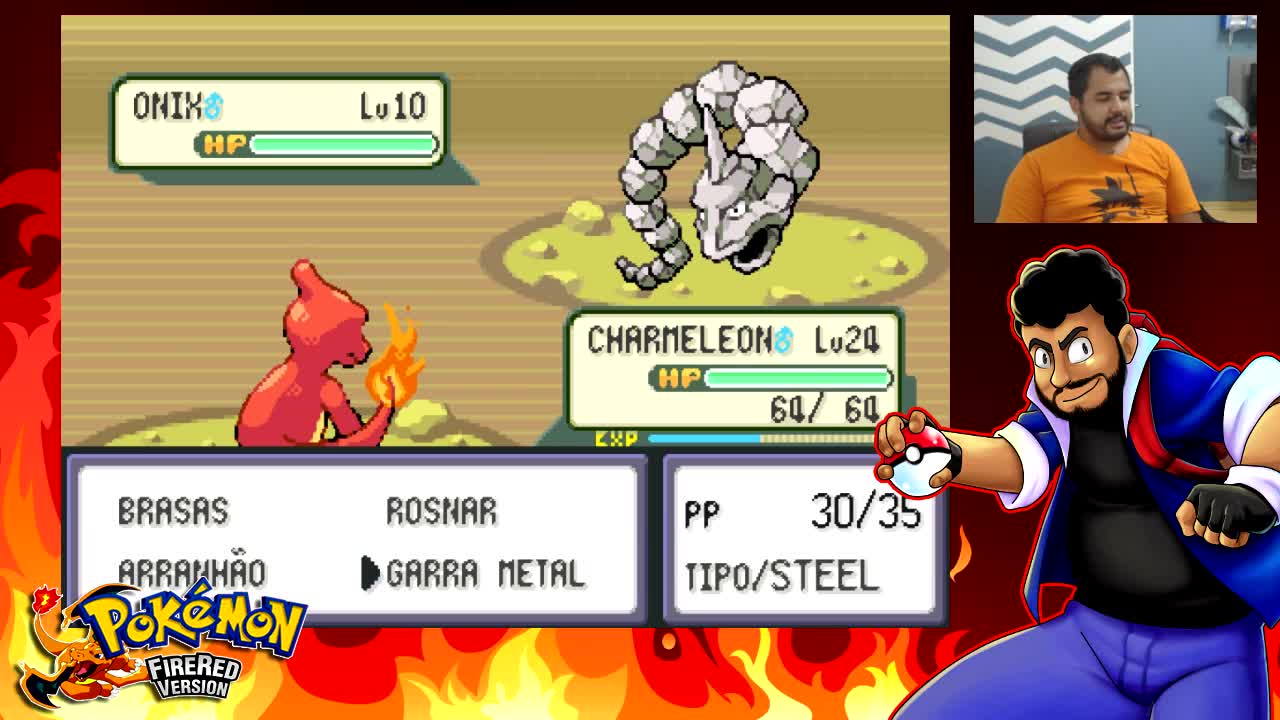Confirm the GARRA METAL move

pyautogui.click(x=484, y=572)
